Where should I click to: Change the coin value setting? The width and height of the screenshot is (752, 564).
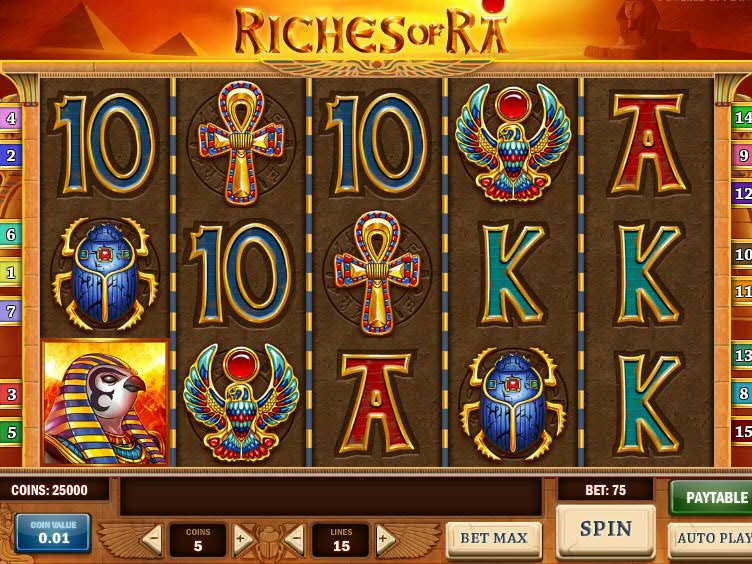pos(53,533)
